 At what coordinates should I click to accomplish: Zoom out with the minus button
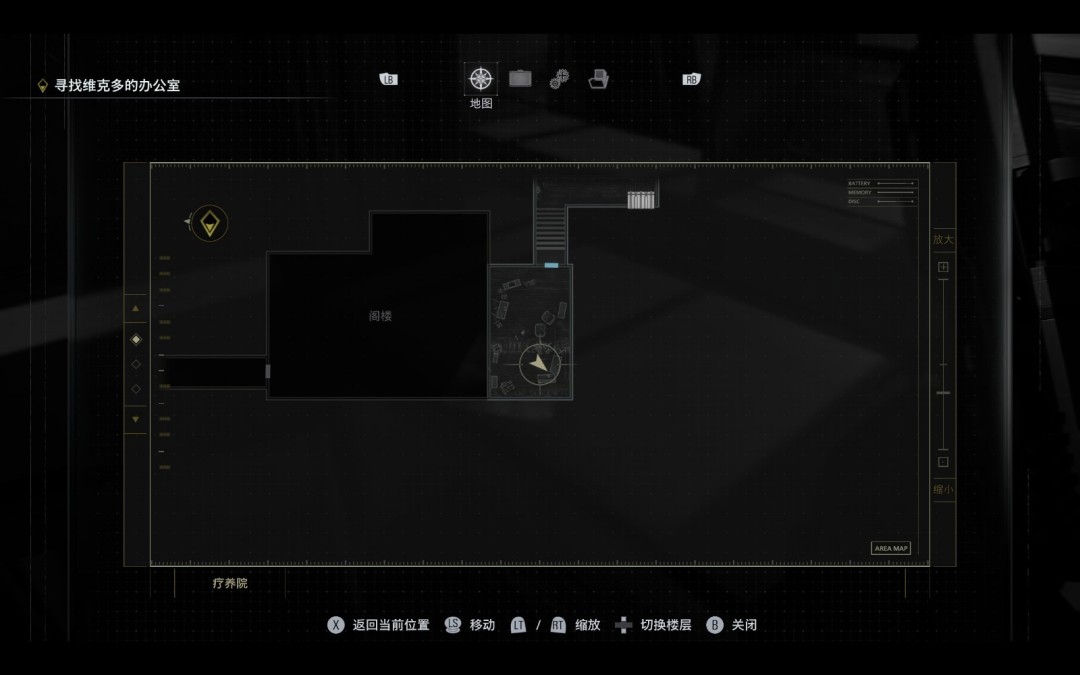click(943, 462)
